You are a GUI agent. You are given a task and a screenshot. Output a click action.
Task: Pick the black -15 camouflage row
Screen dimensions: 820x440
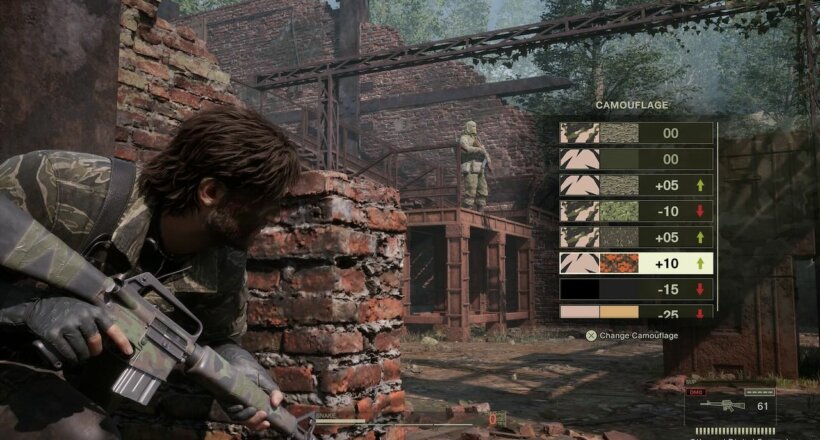(x=637, y=290)
